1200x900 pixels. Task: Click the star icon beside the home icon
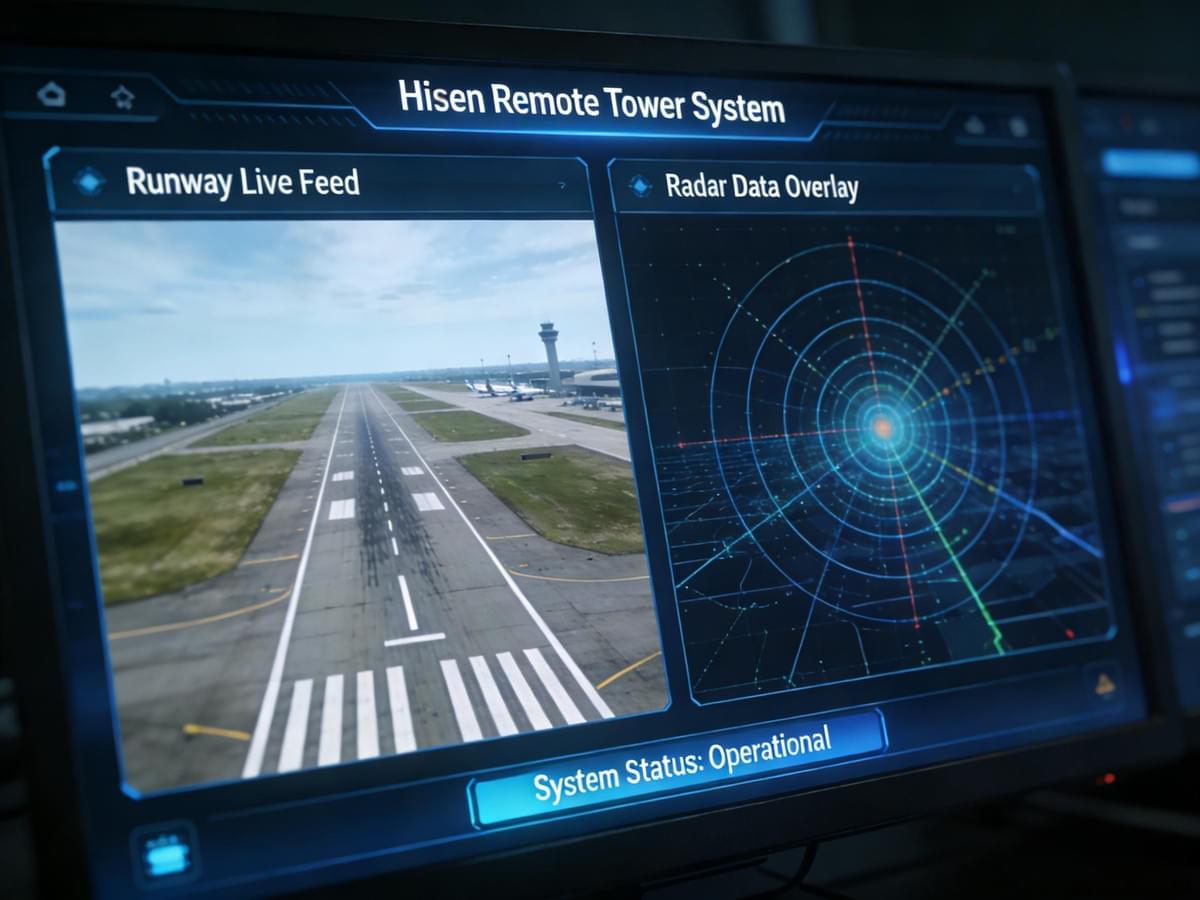pos(122,97)
